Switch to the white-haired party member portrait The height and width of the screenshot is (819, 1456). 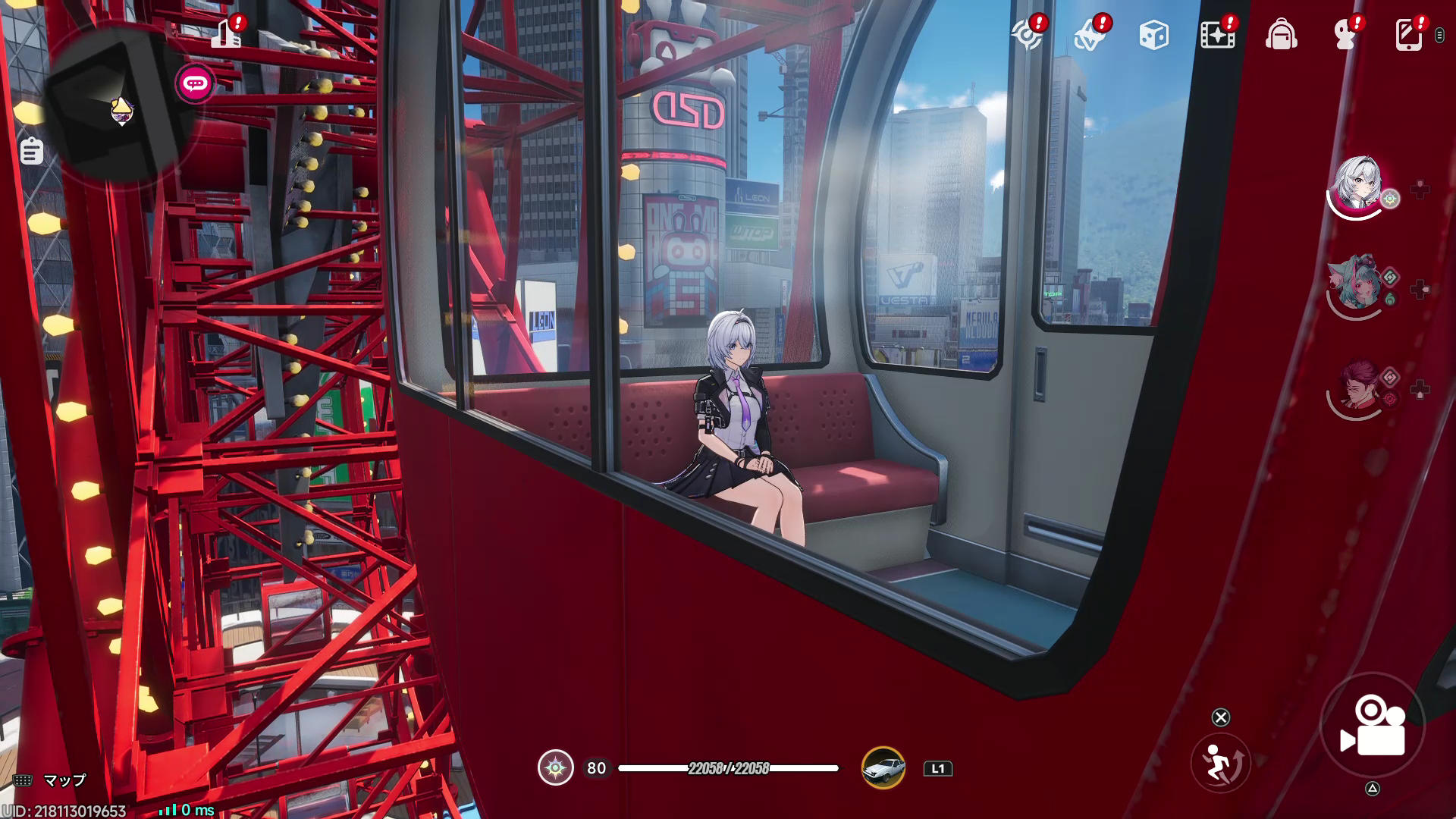pyautogui.click(x=1357, y=186)
